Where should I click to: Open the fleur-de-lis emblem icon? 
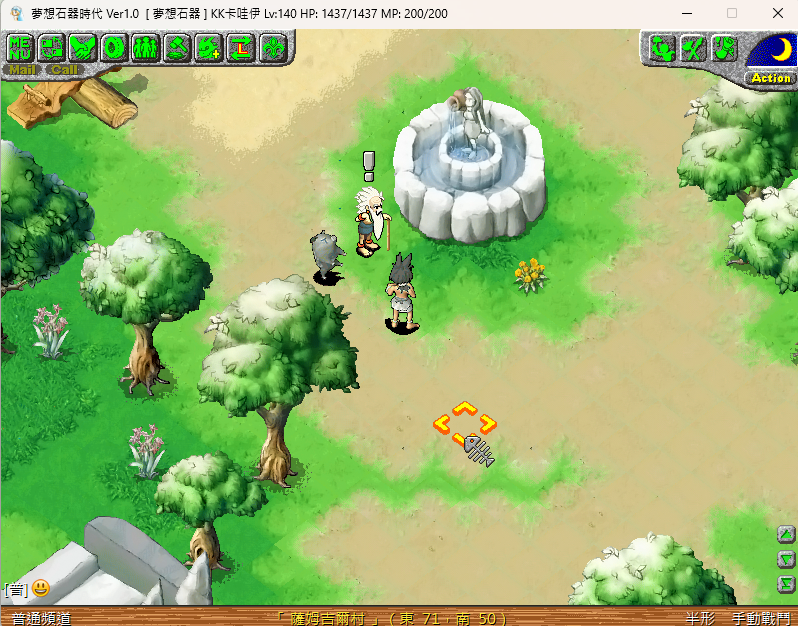pyautogui.click(x=272, y=47)
